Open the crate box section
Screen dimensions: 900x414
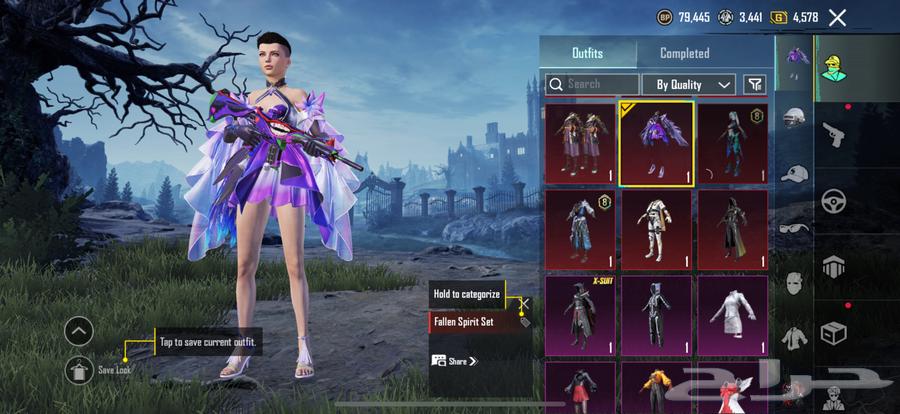pos(832,332)
